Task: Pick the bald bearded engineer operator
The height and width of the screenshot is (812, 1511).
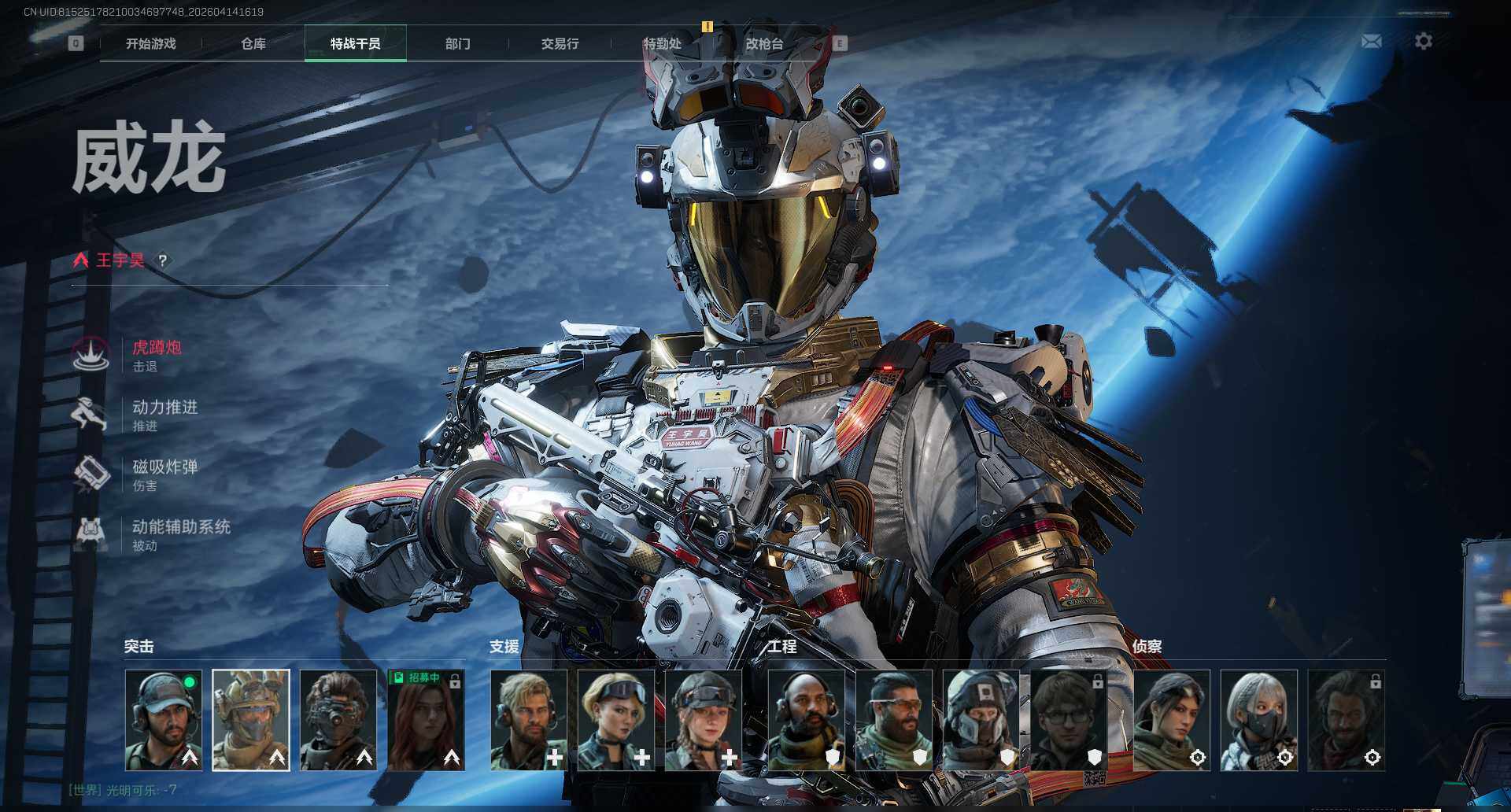Action: [x=806, y=720]
